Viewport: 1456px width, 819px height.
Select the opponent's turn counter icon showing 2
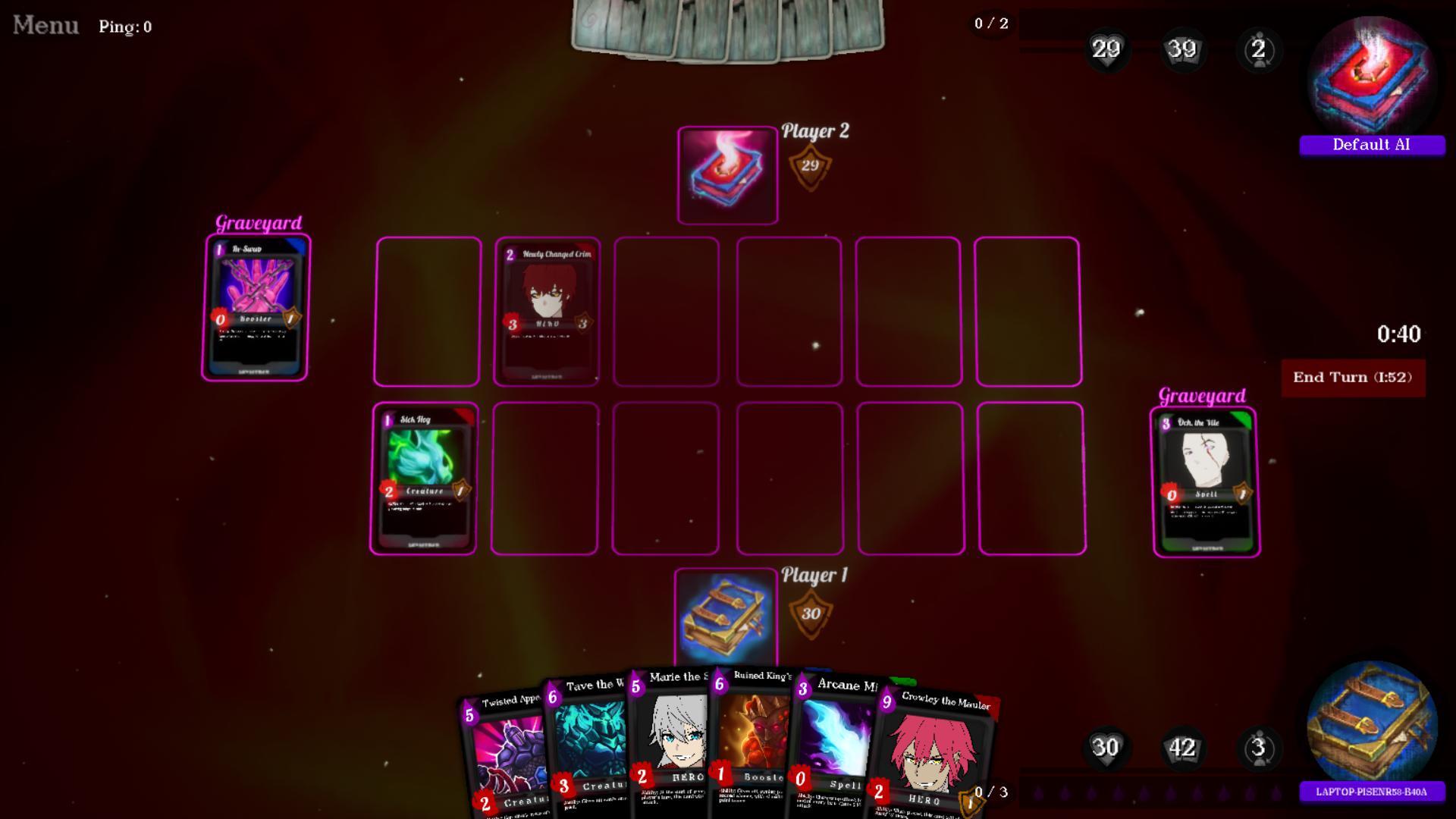pos(1258,50)
